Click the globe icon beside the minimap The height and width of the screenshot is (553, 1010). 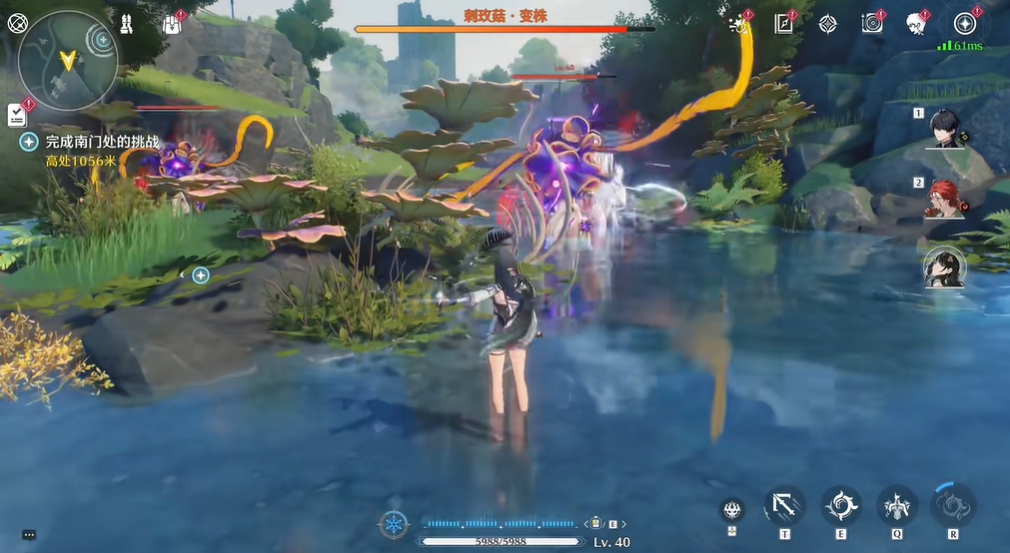[17, 22]
